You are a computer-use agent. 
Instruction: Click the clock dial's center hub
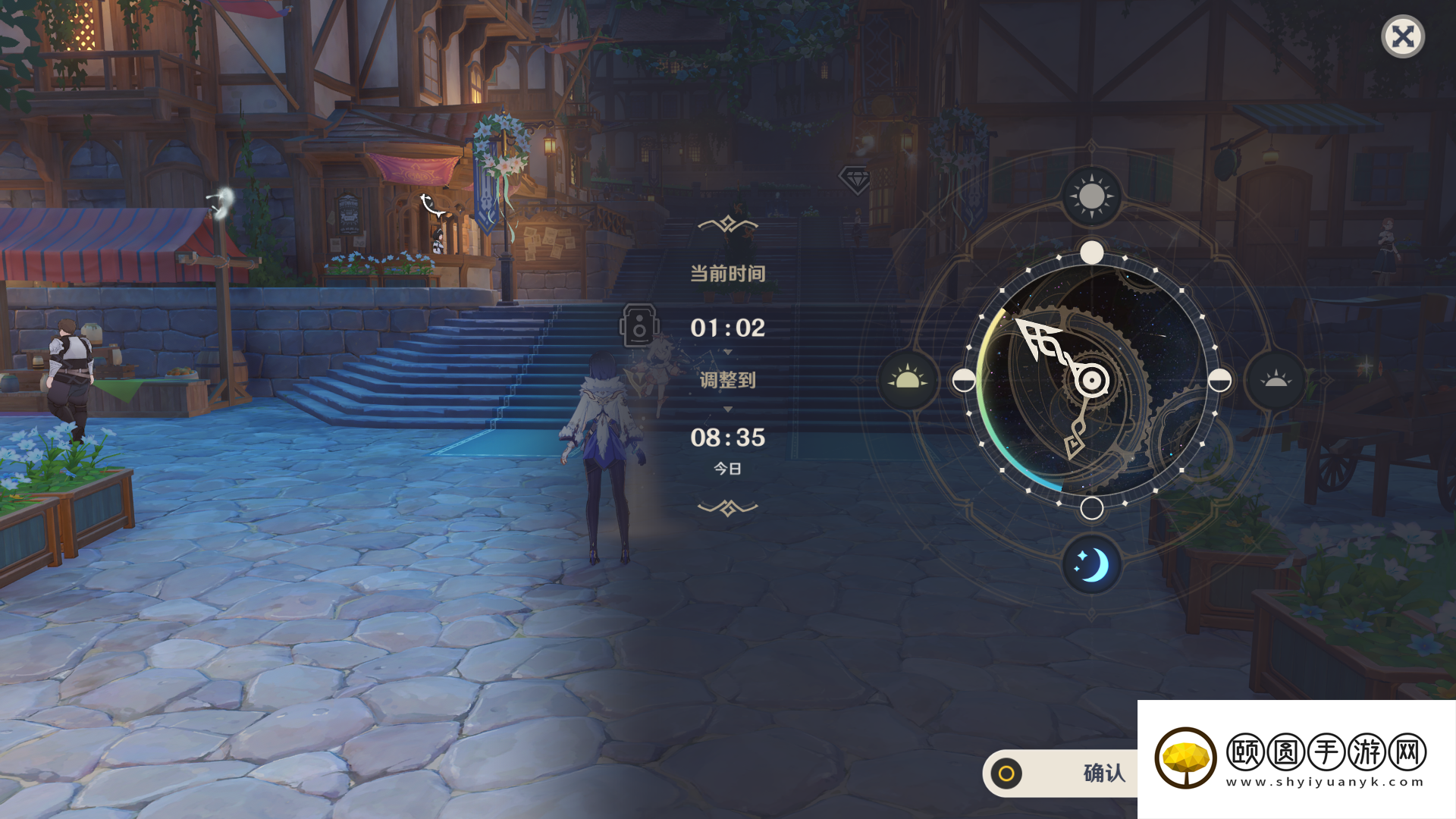(x=1092, y=381)
